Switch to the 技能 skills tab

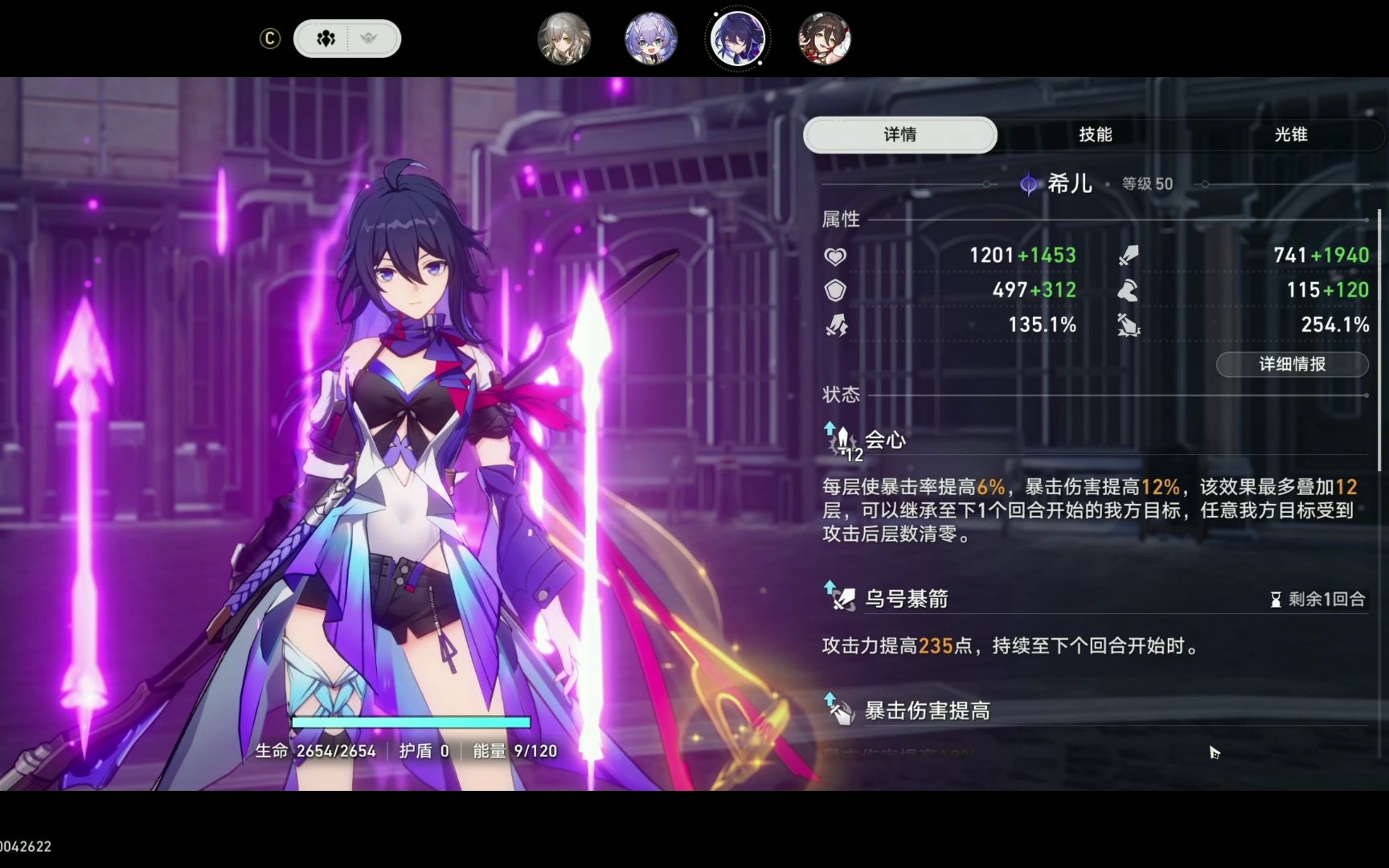[1095, 135]
